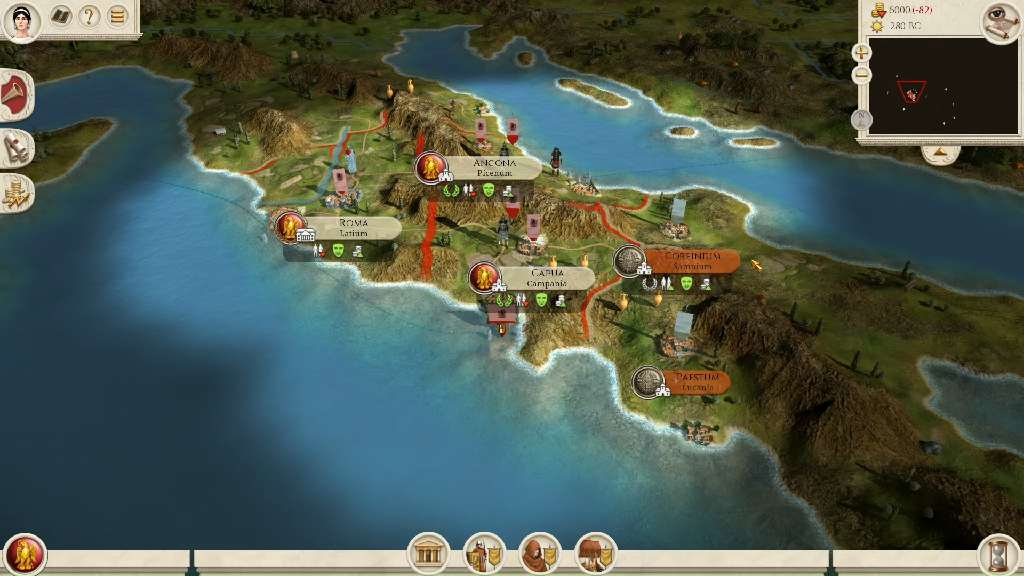1024x576 pixels.
Task: Click the question mark help button
Action: coord(90,16)
